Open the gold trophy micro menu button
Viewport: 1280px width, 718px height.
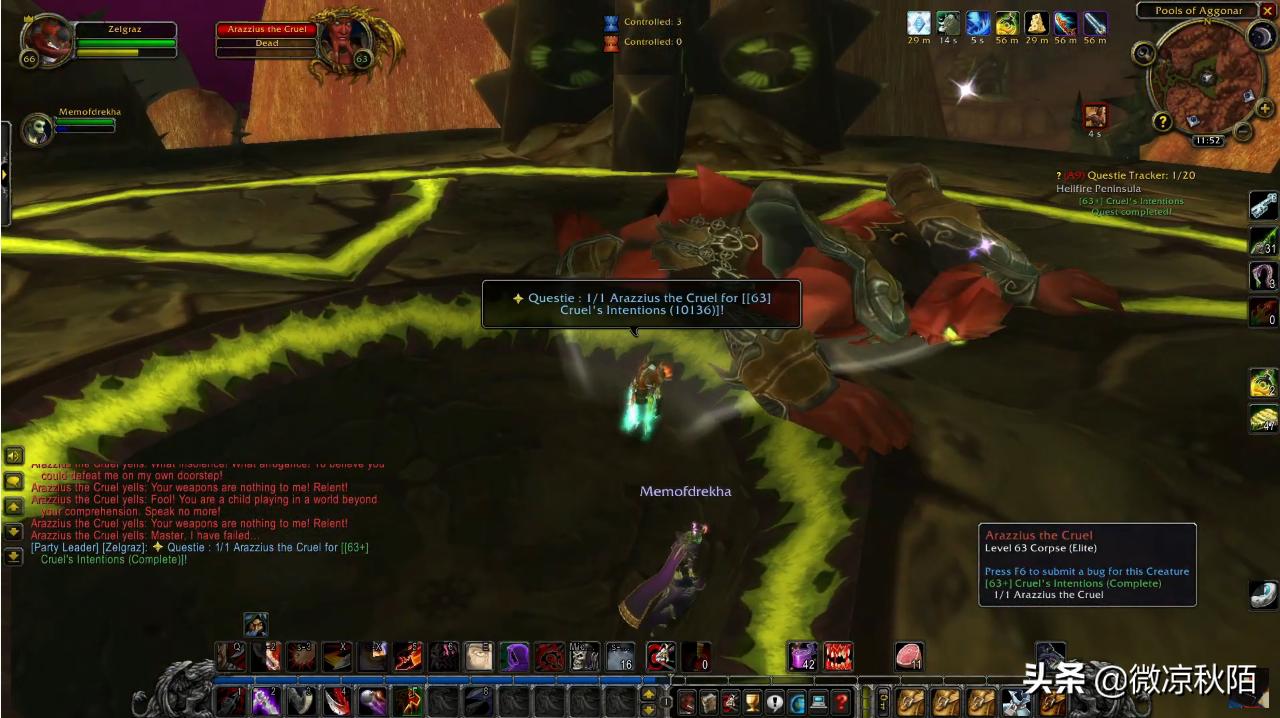[x=753, y=703]
